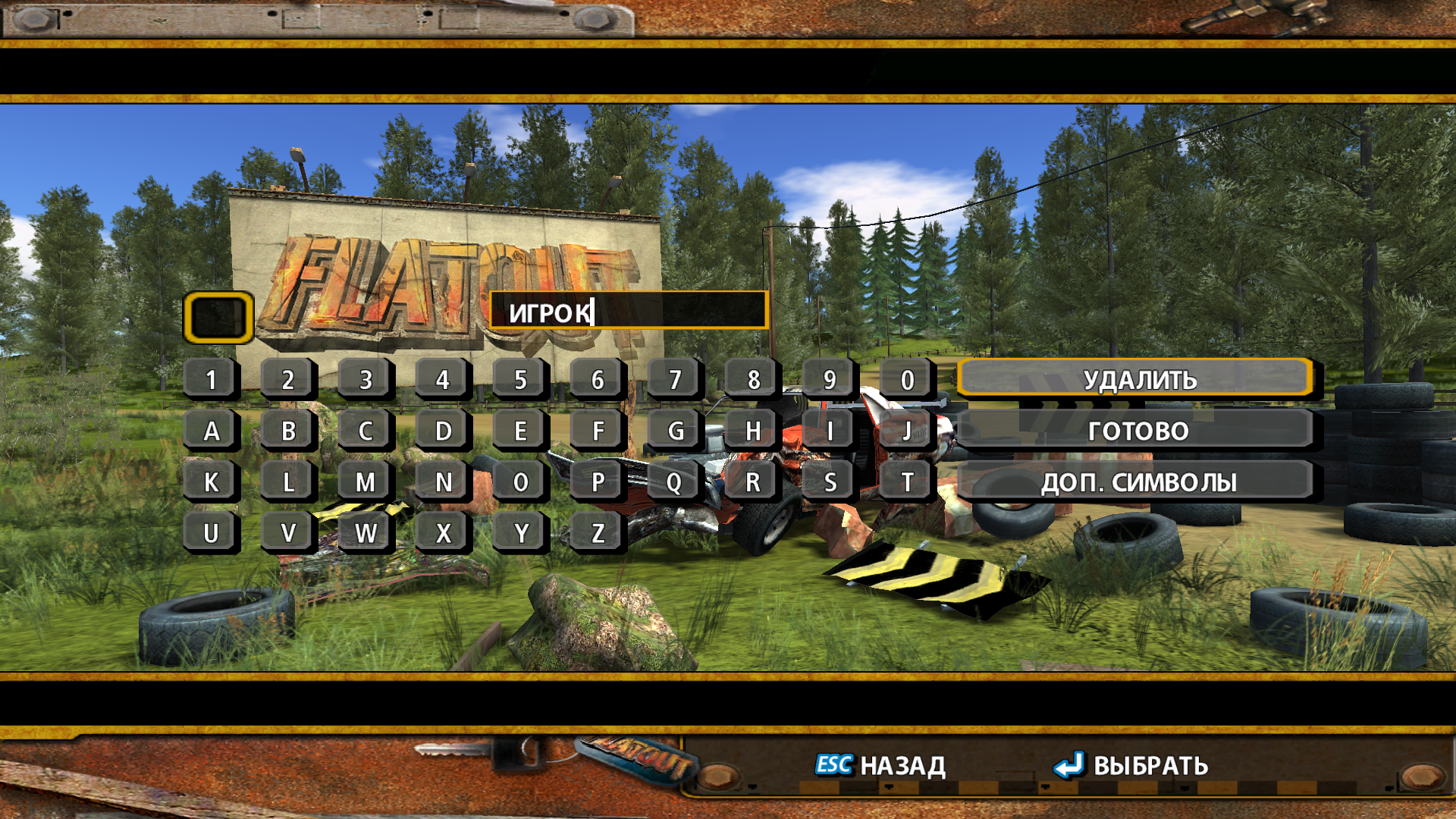Viewport: 1456px width, 819px height.
Task: Select the letter G key
Action: click(675, 431)
